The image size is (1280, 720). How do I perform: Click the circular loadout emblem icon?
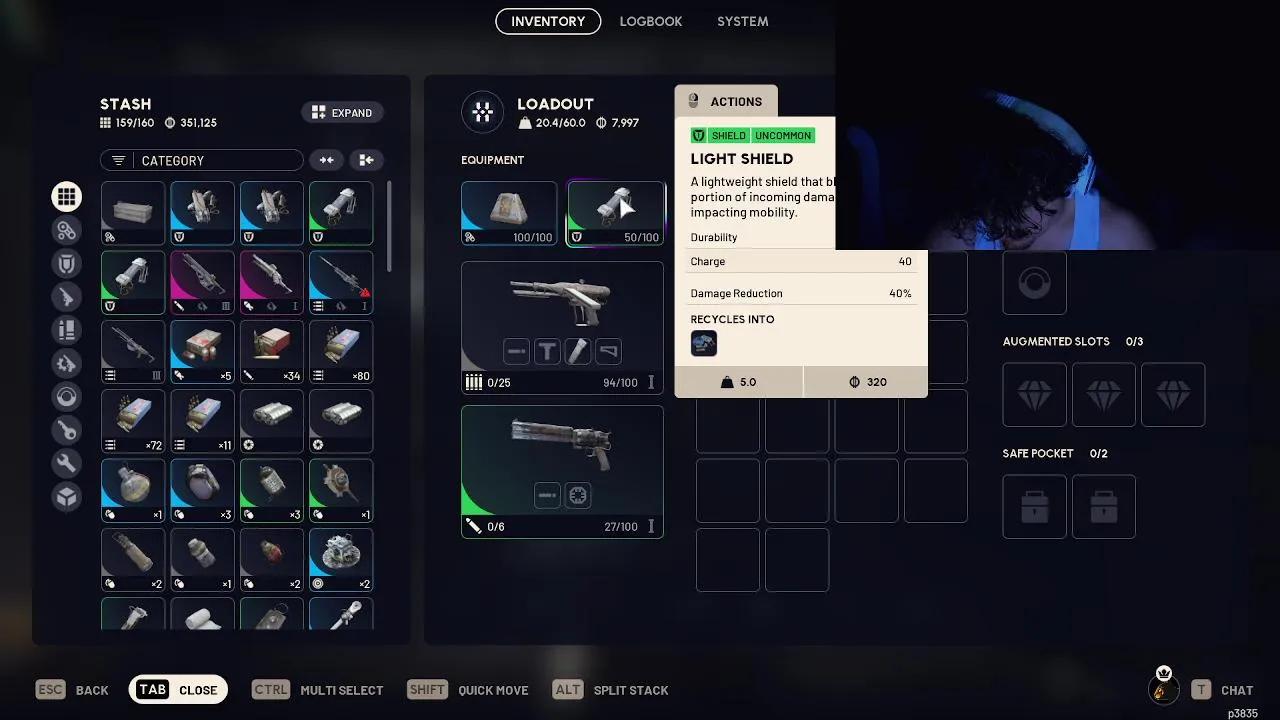[x=483, y=112]
